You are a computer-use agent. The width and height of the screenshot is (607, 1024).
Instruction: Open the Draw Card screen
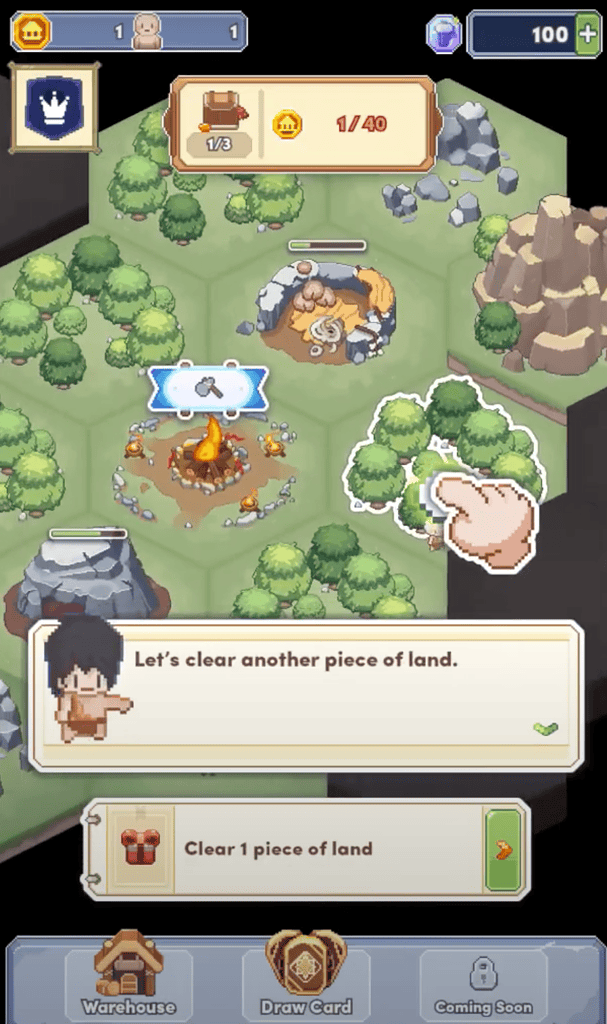coord(305,977)
